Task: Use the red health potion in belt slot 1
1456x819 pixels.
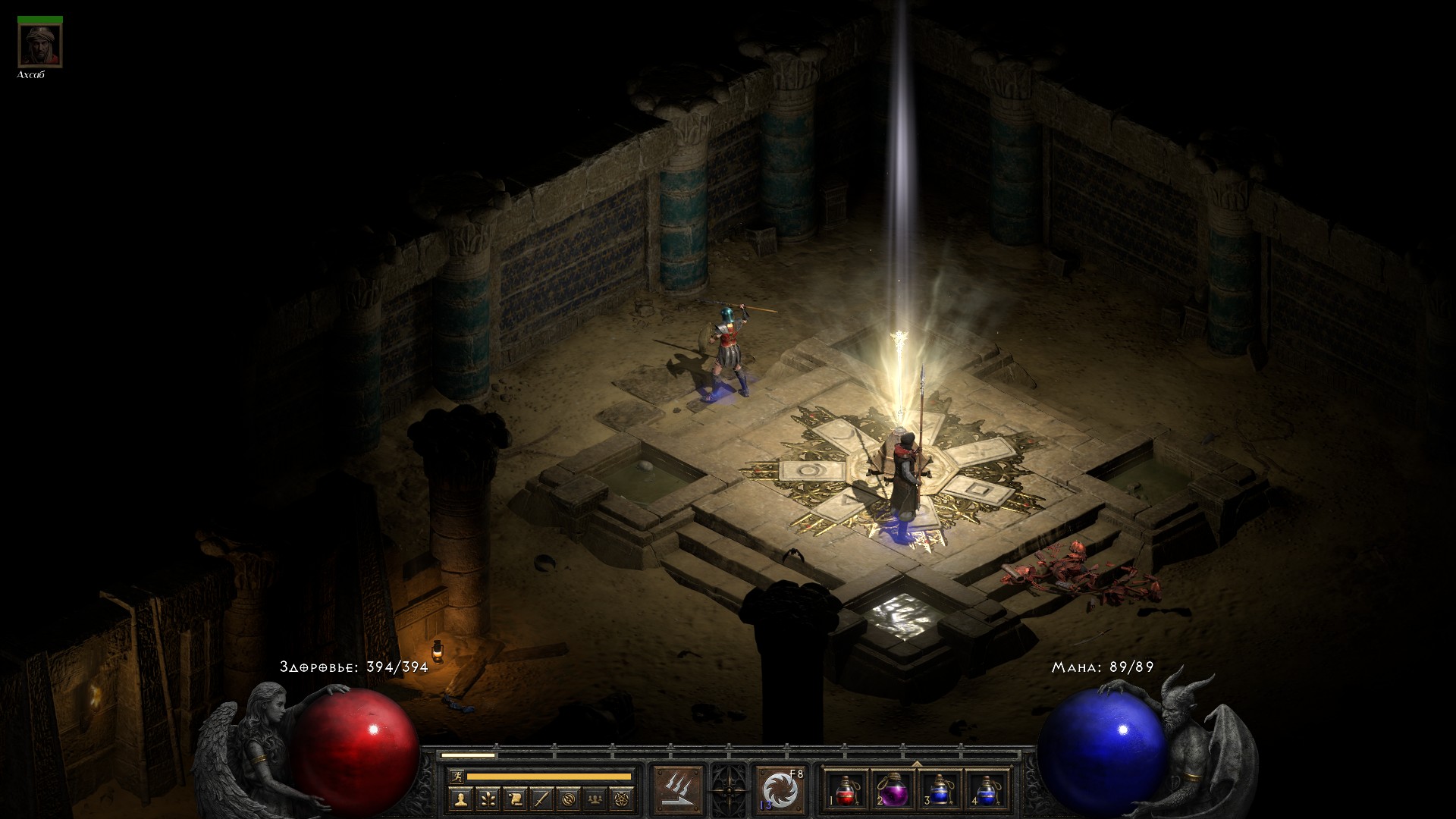Action: tap(847, 791)
